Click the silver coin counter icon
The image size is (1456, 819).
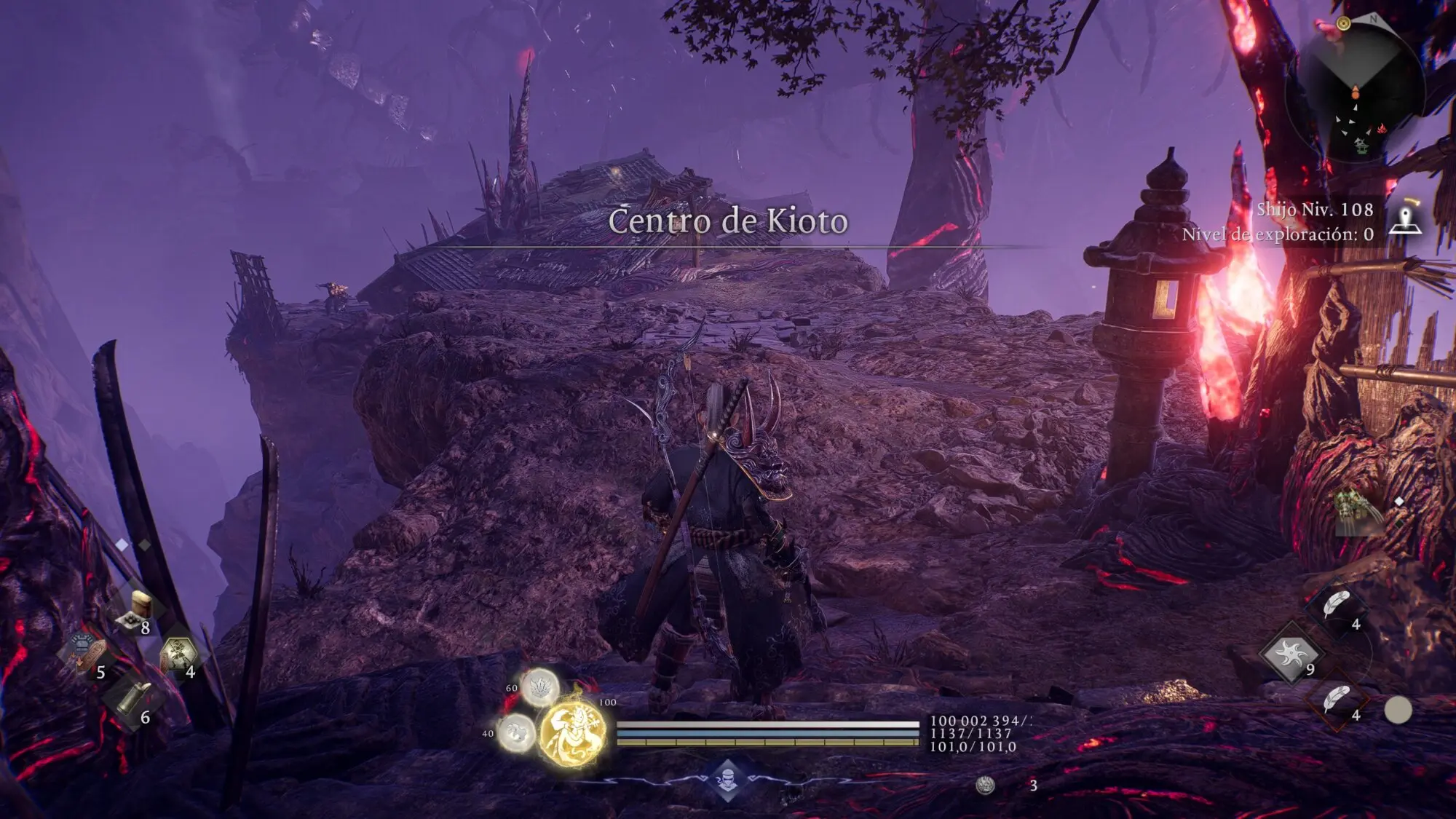(x=985, y=785)
